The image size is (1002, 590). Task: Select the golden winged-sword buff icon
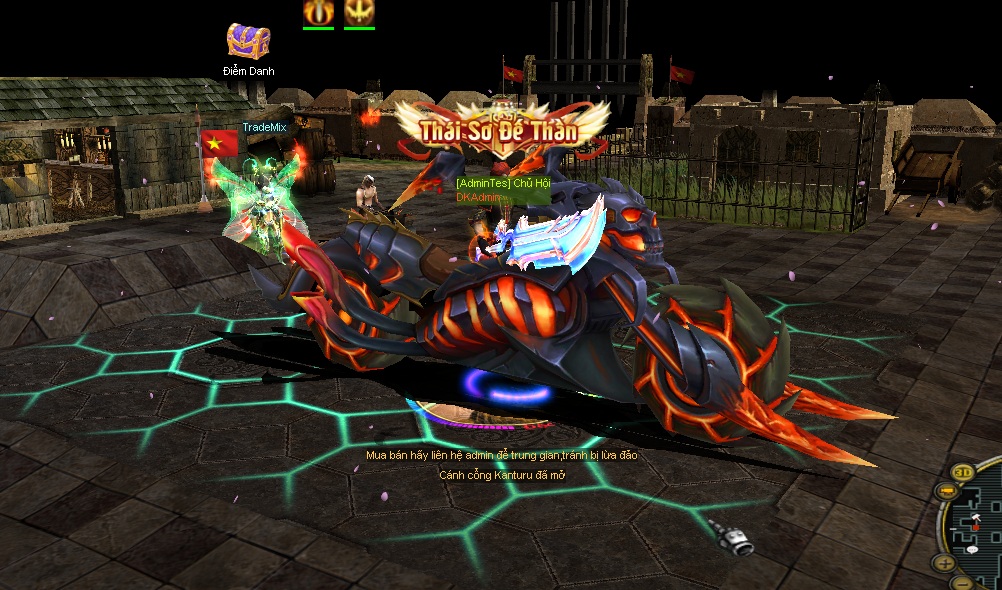359,12
